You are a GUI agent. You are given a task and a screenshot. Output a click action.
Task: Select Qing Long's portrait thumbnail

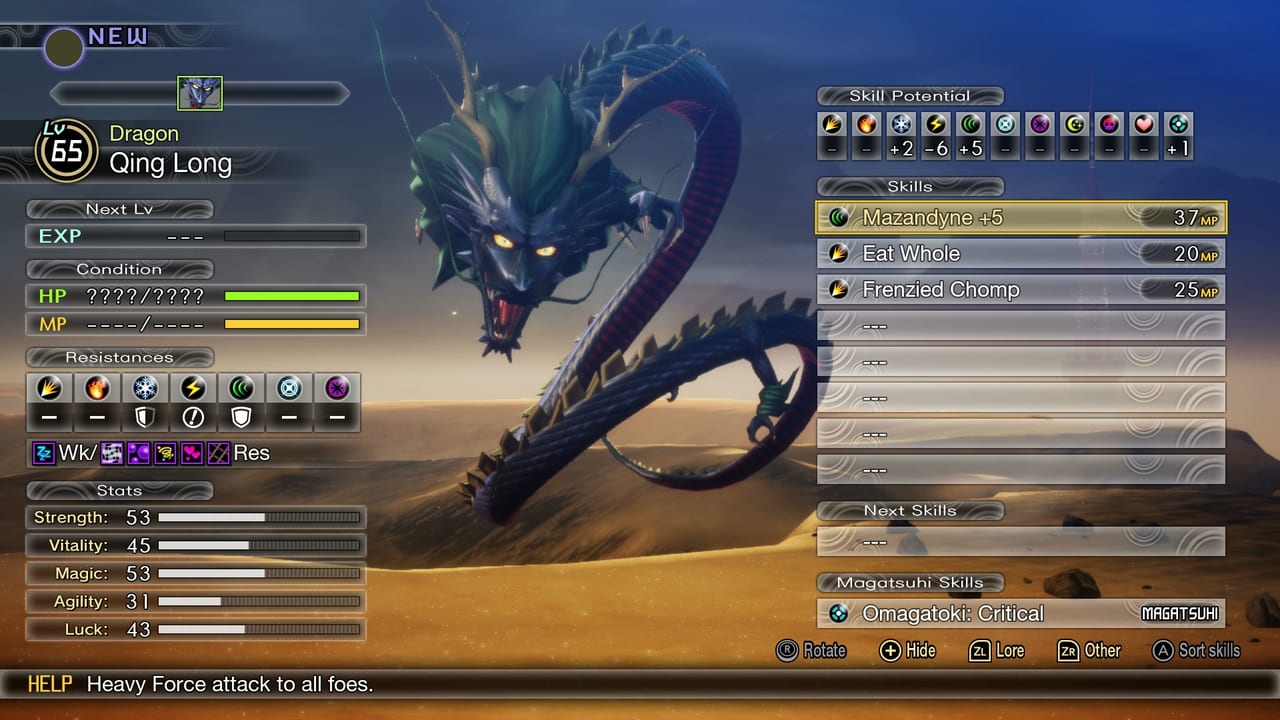pyautogui.click(x=200, y=93)
